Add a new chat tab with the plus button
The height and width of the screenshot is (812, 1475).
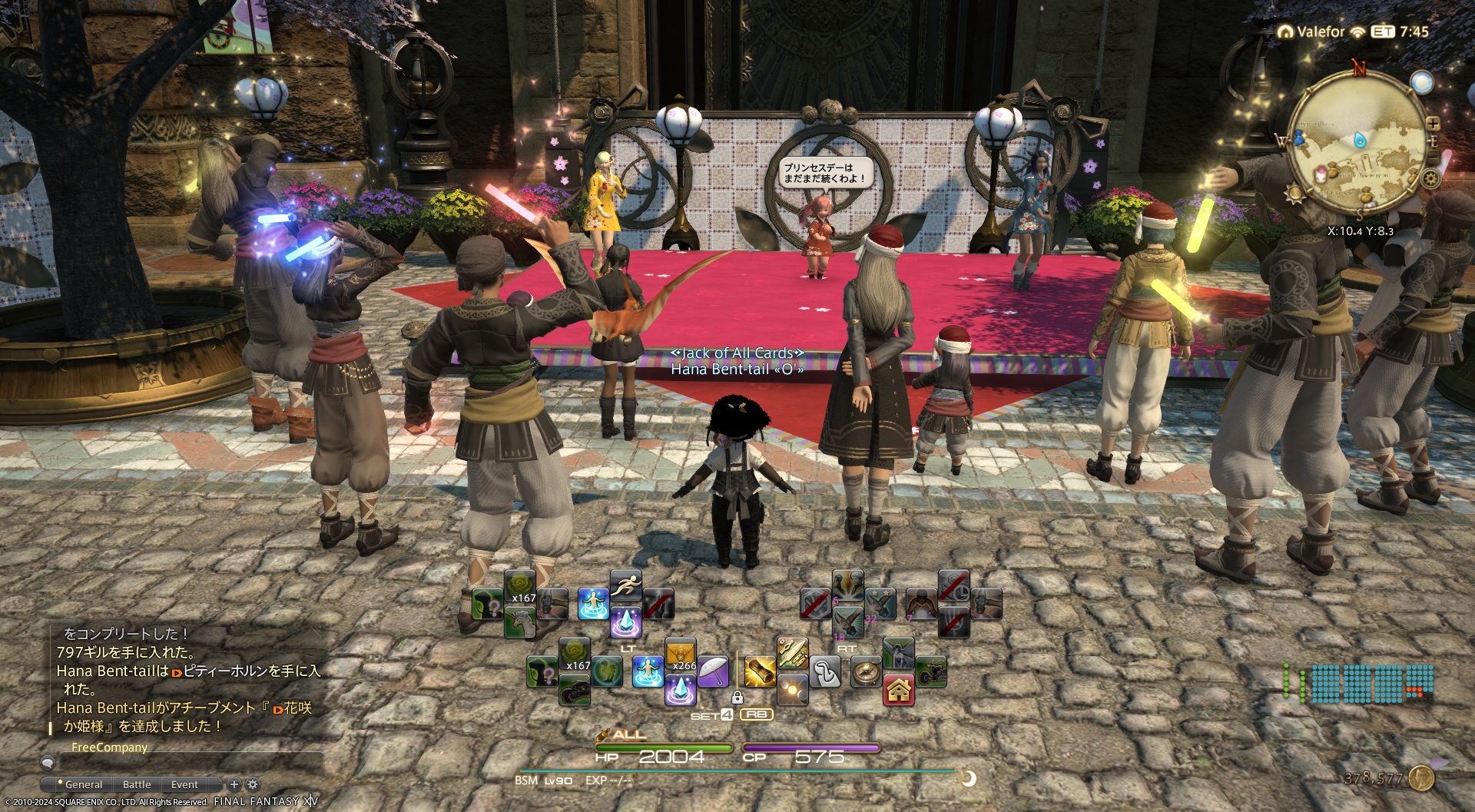click(x=234, y=784)
